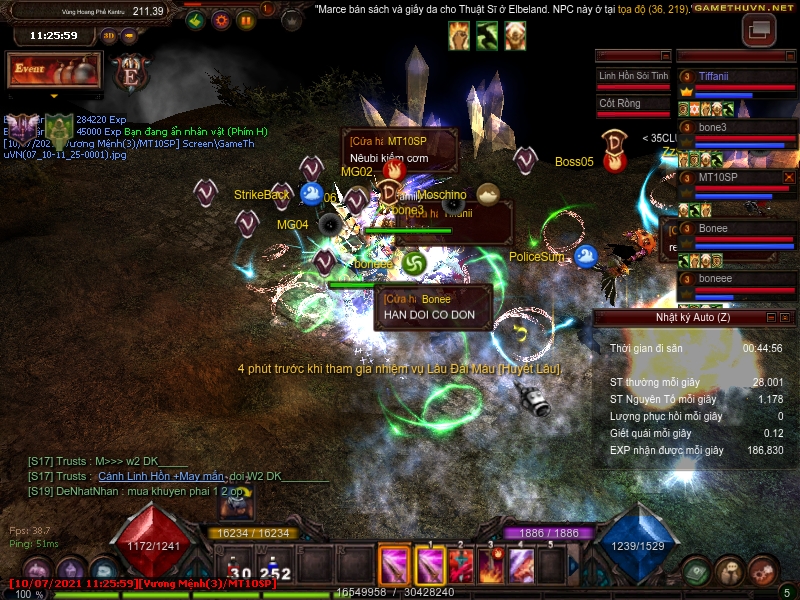Expand the arrow below the Event banner
This screenshot has width=800, height=600.
54,97
